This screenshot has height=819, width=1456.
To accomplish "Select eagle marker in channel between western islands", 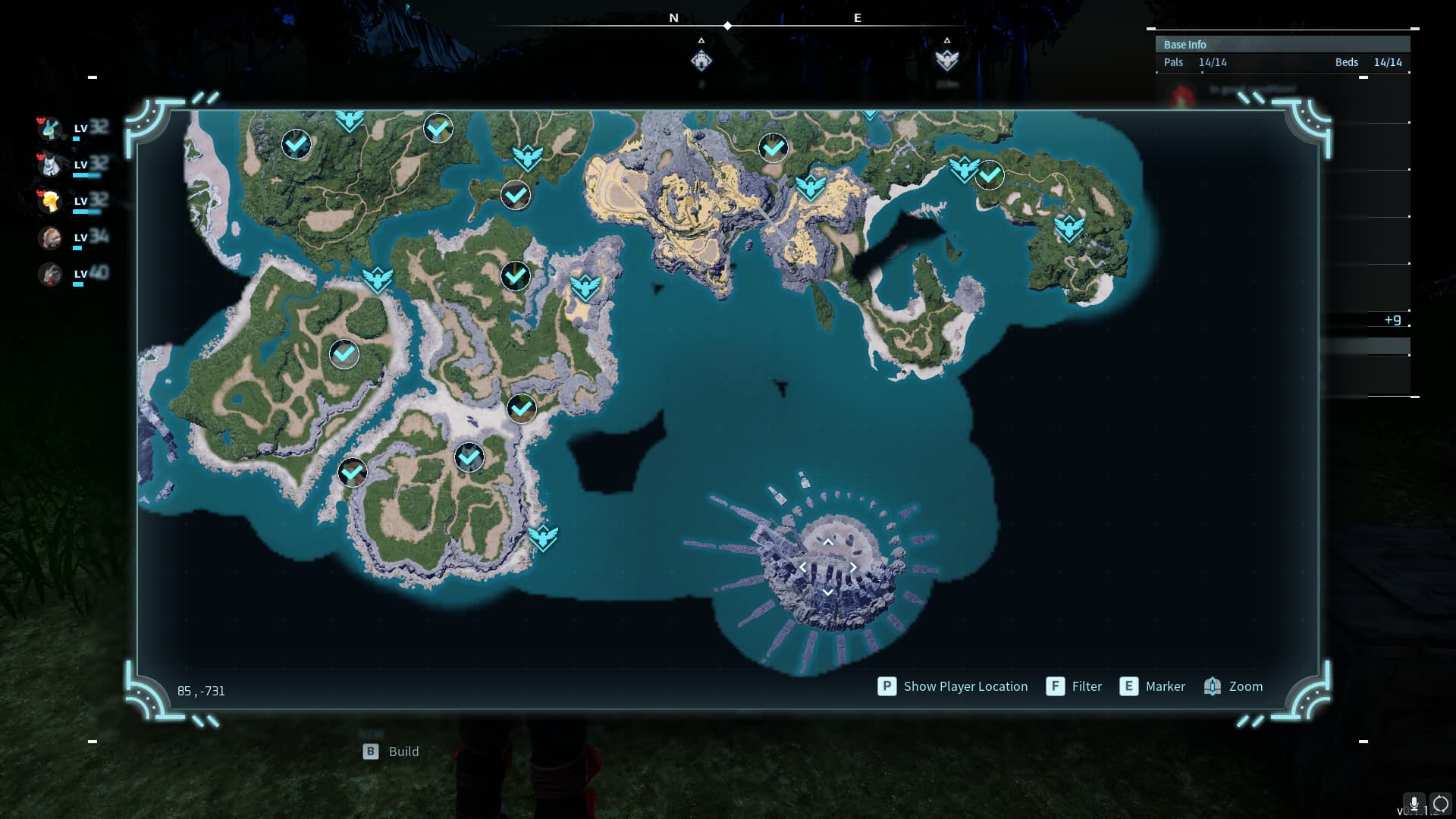I will [x=377, y=280].
